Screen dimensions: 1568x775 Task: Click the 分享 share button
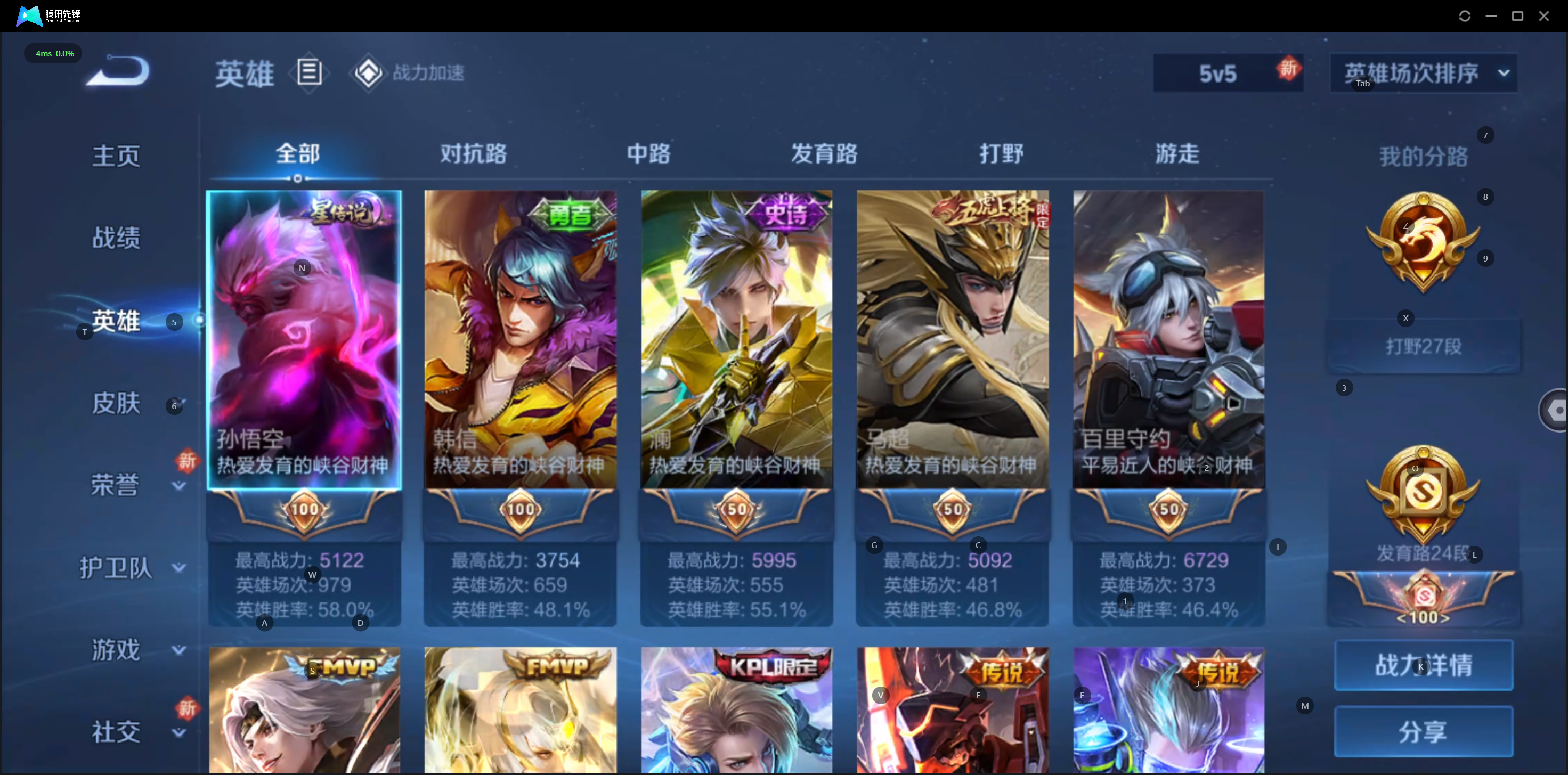pos(1423,731)
